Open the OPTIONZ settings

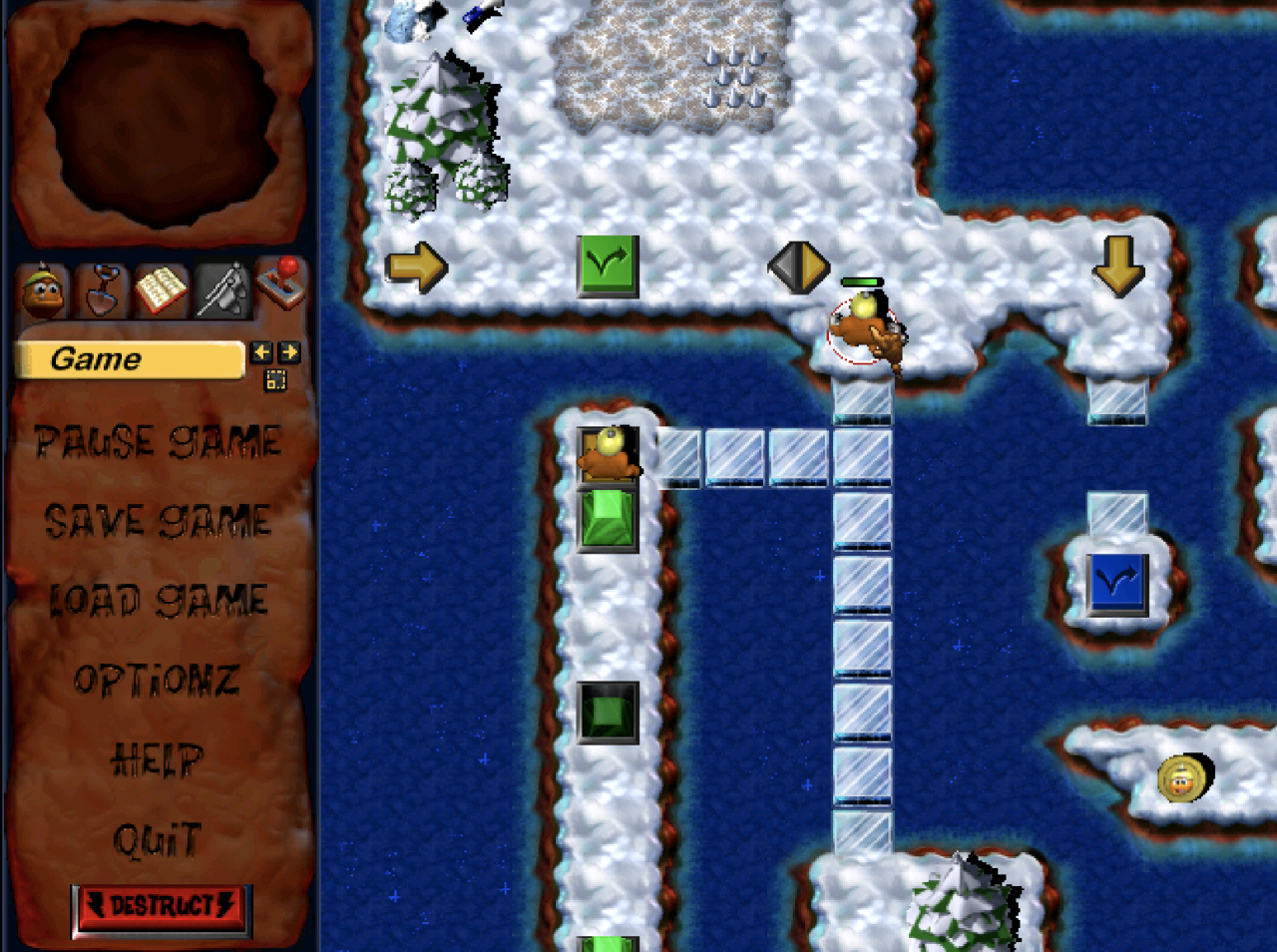[x=157, y=681]
